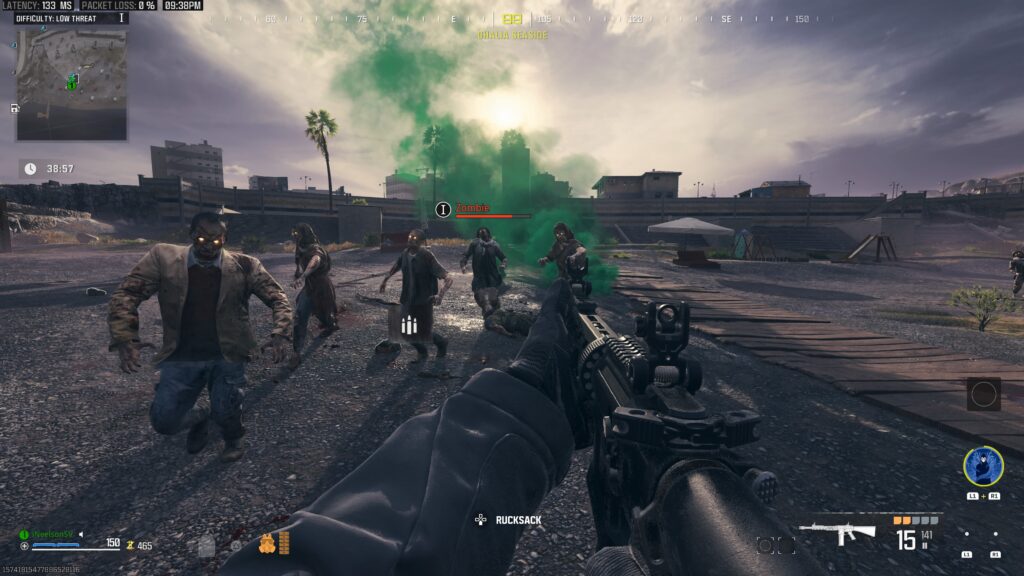Screen dimensions: 1024x576
Task: Click the zombie enemy marker icon
Action: pos(444,209)
